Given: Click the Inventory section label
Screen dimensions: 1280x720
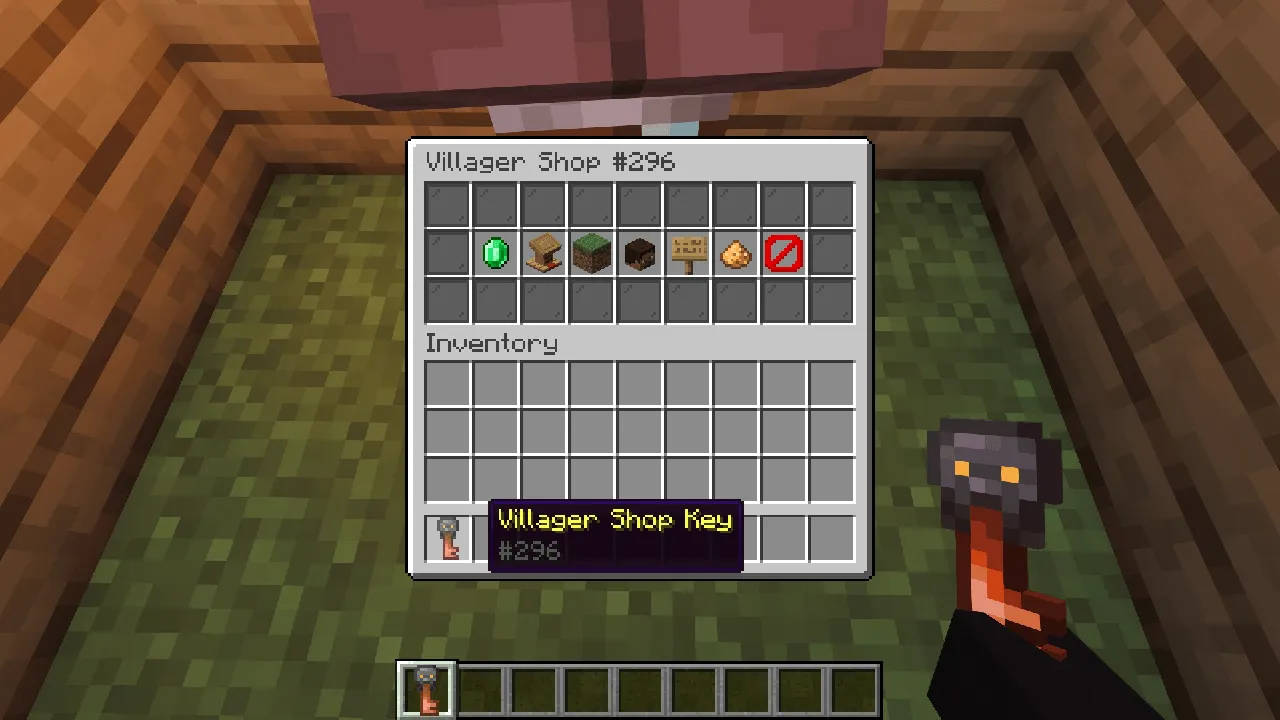Looking at the screenshot, I should coord(491,343).
